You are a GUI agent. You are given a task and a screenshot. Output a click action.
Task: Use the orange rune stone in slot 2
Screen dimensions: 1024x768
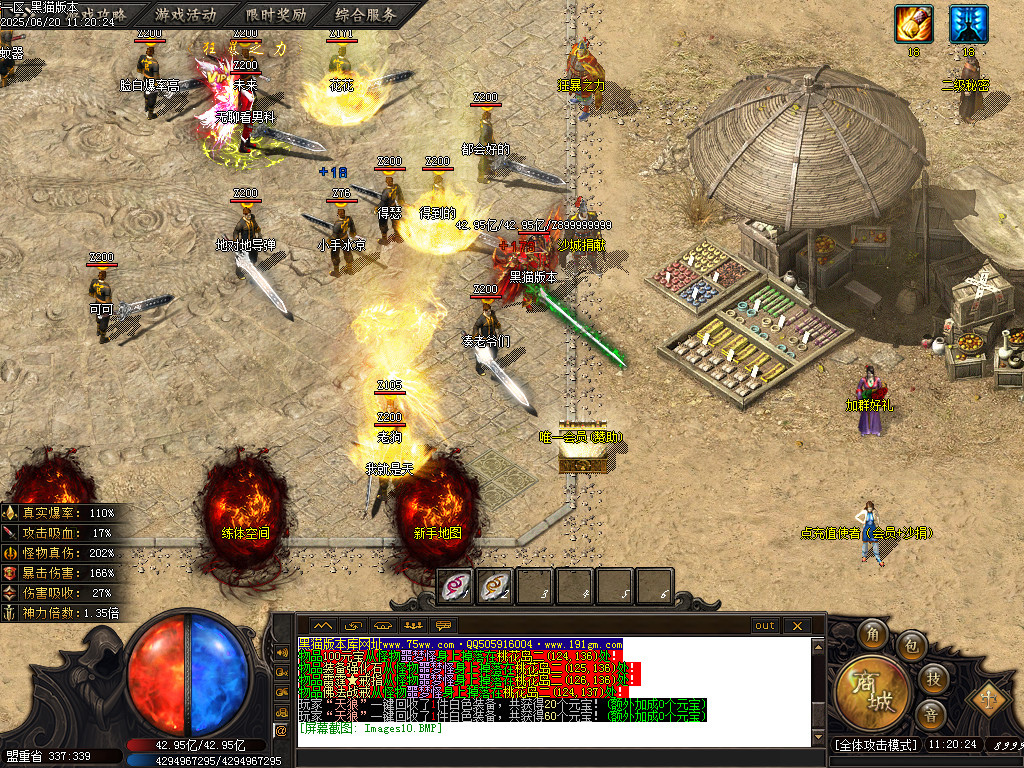point(496,586)
